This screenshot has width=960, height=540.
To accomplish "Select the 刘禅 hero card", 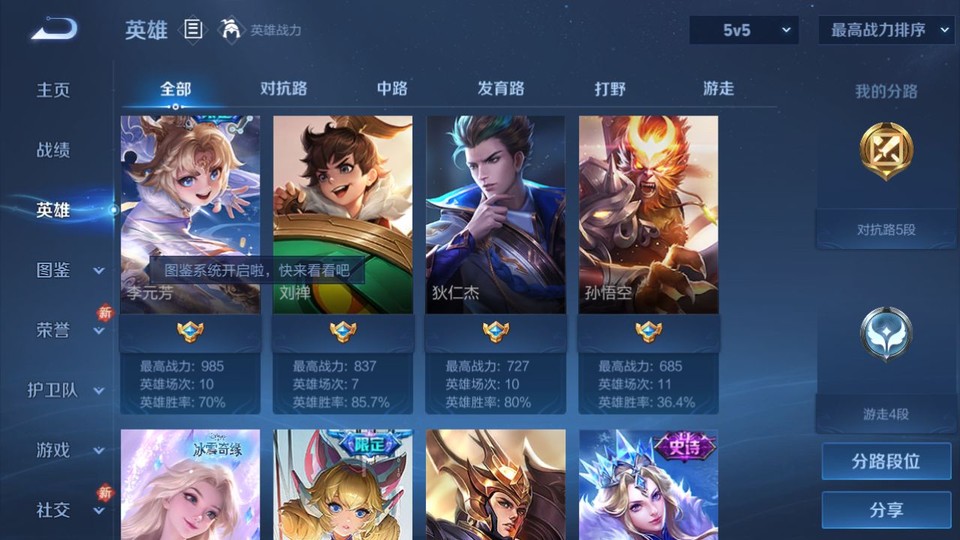I will point(342,215).
